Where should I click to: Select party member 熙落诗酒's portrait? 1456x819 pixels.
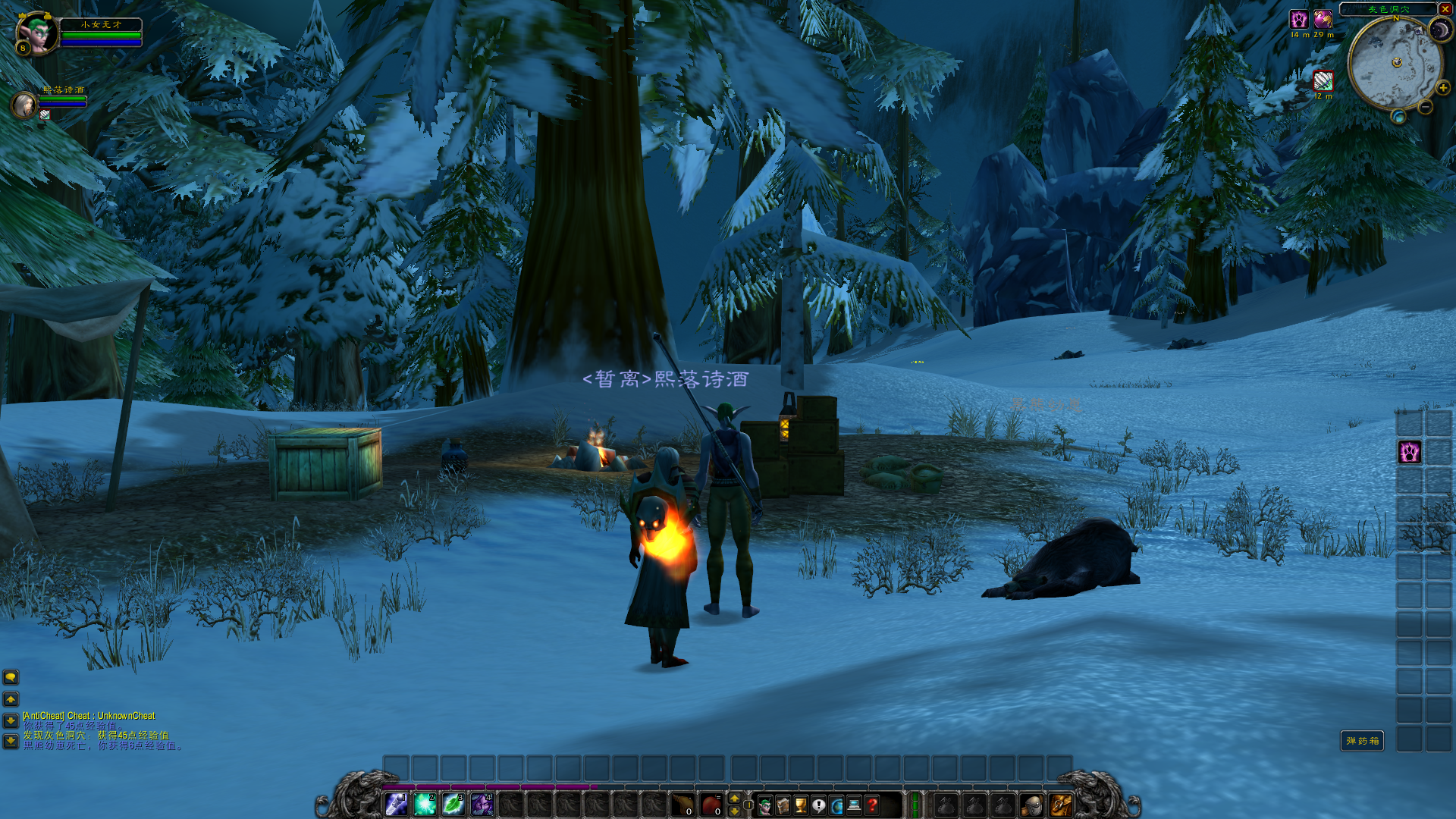(x=24, y=105)
